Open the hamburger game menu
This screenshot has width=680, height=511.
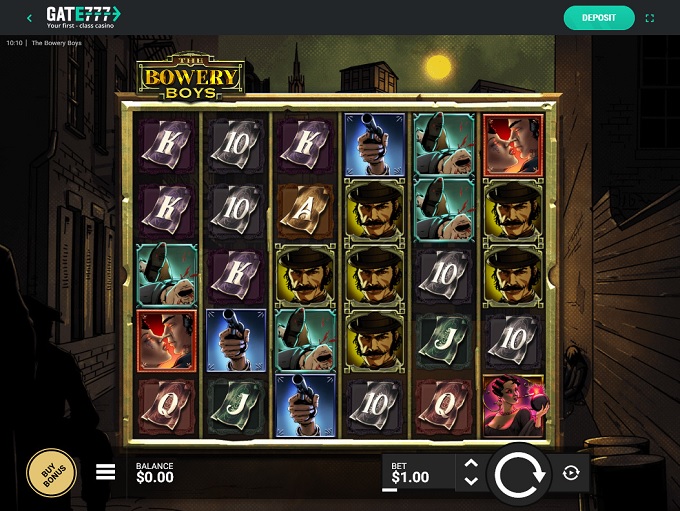pos(105,473)
